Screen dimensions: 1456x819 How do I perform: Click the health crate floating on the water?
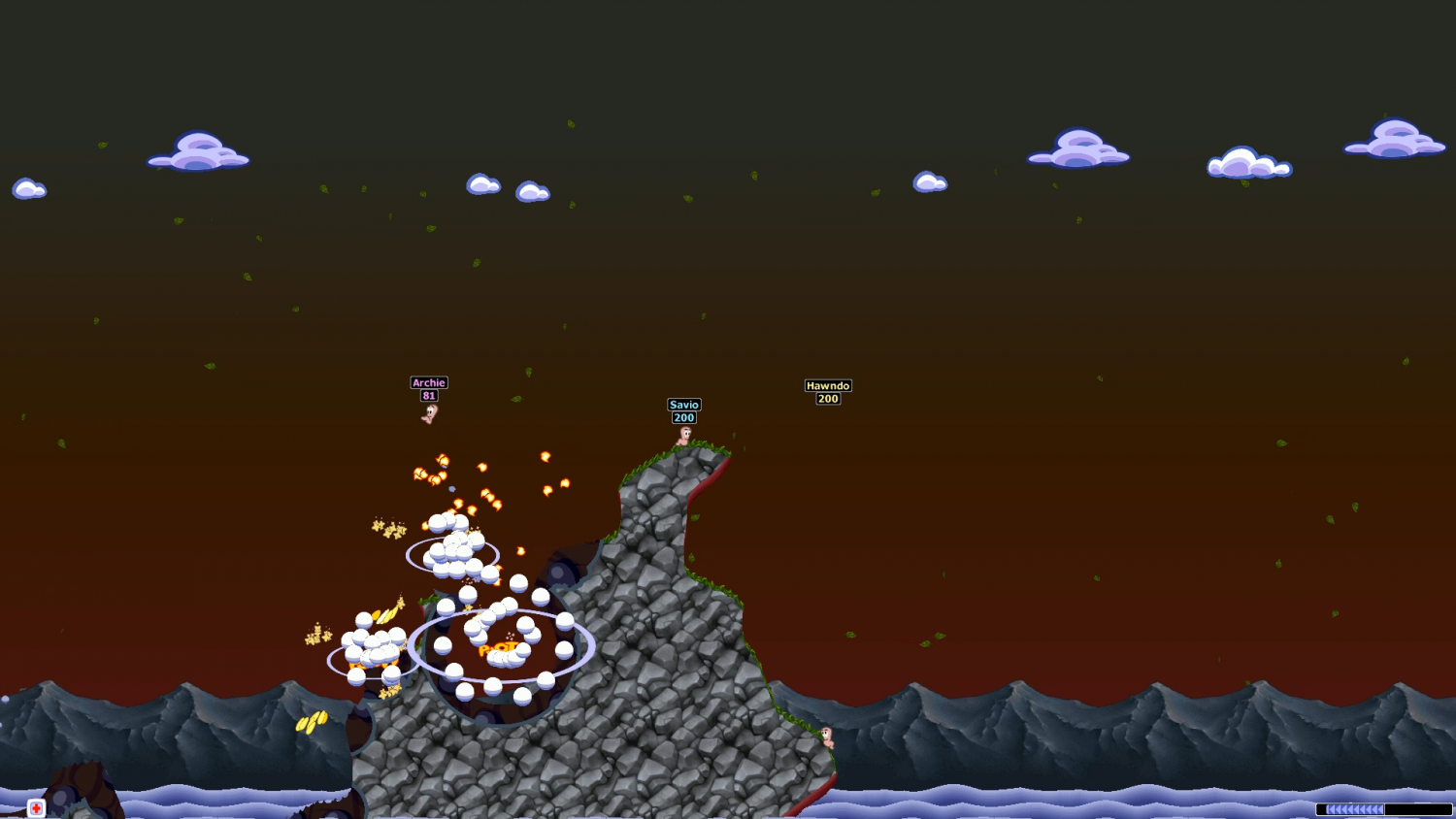click(x=36, y=808)
